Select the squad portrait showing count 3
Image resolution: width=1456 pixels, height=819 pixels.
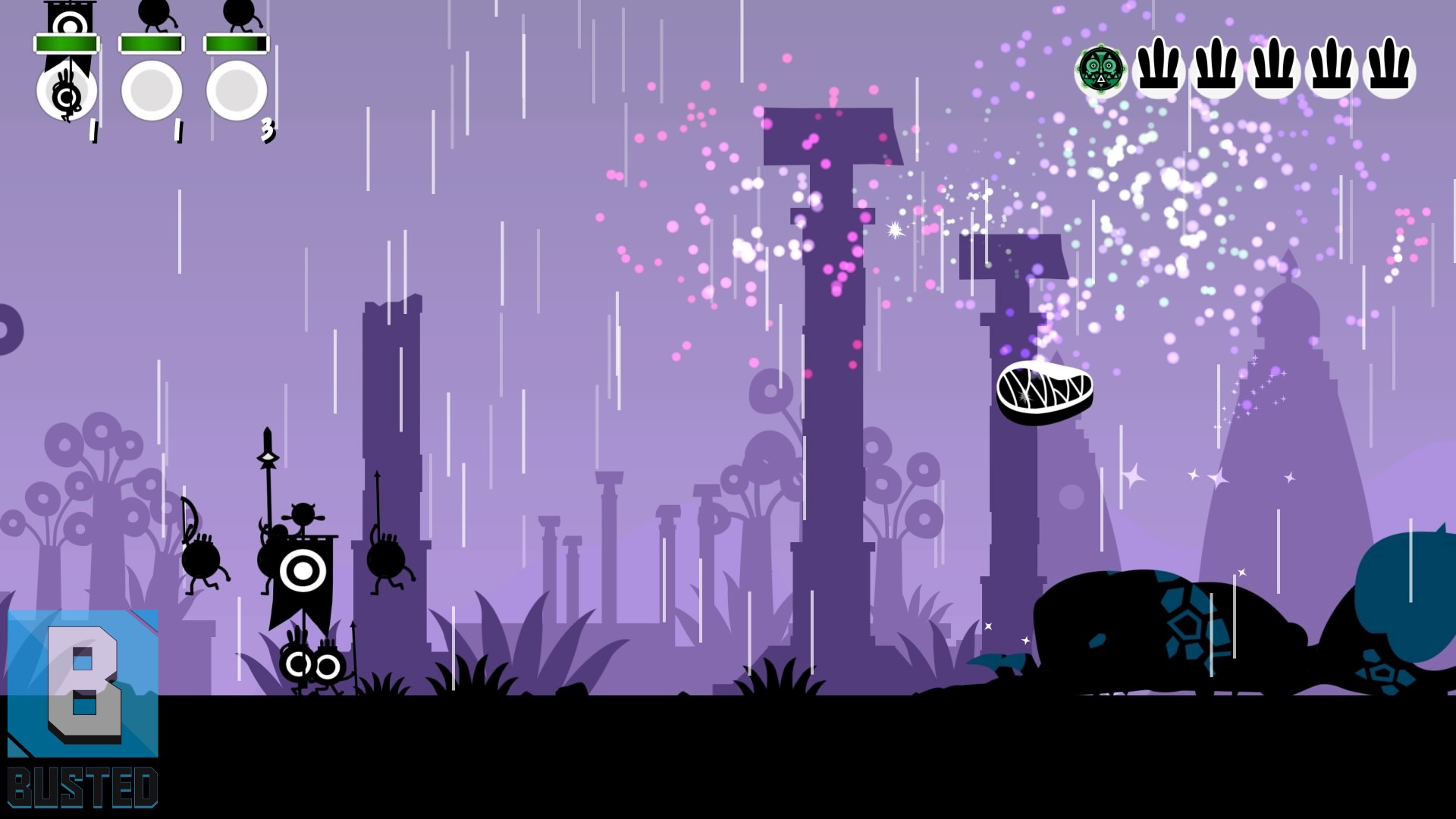(x=237, y=89)
